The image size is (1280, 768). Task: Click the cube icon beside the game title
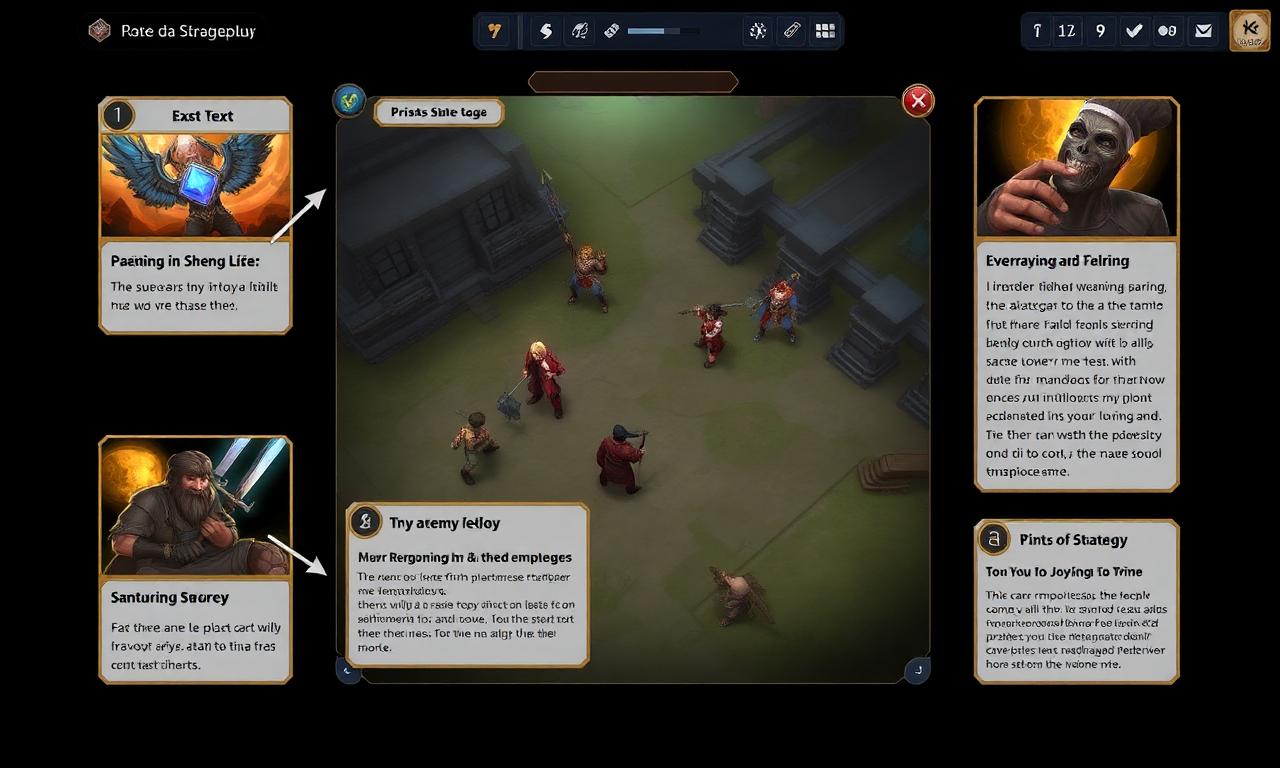(99, 31)
